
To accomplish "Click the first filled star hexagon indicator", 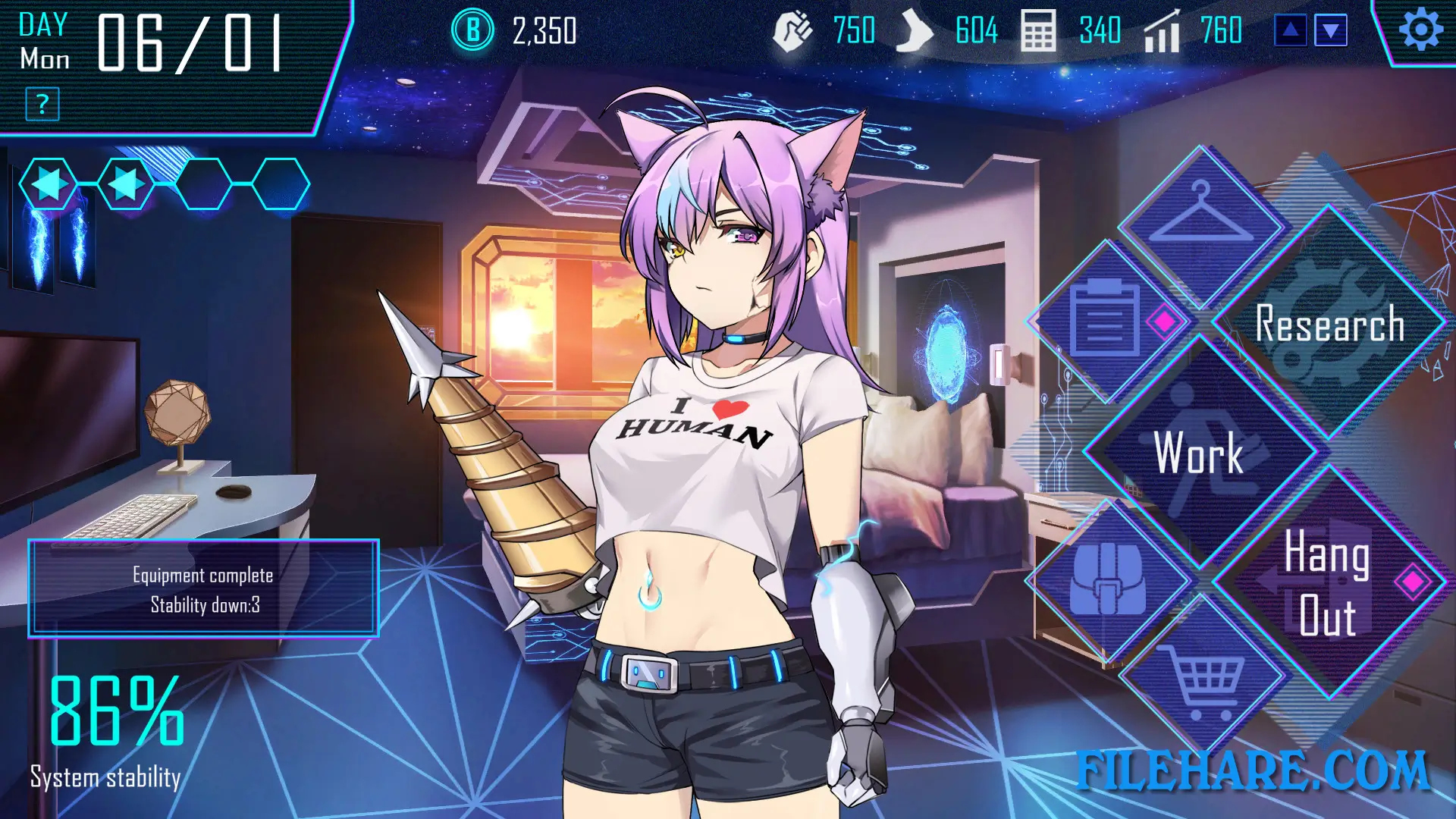I will [47, 184].
